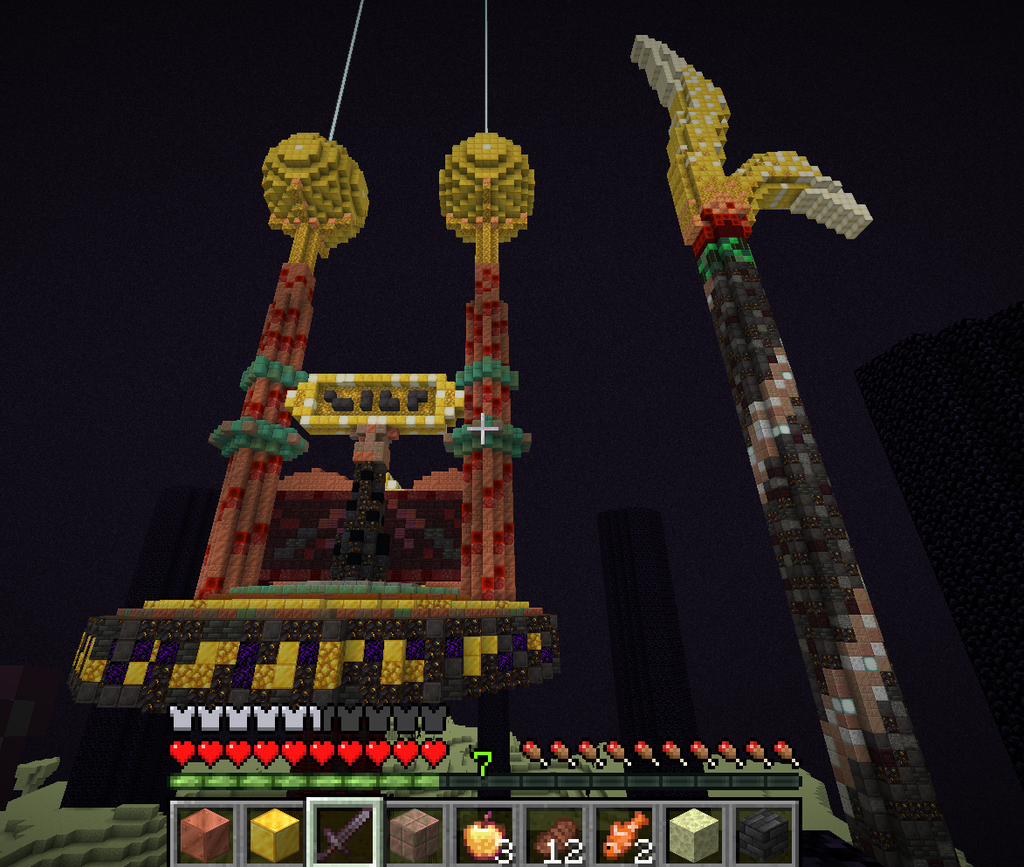The image size is (1024, 867).
Task: Select the golden apple stack of 3
Action: click(485, 834)
